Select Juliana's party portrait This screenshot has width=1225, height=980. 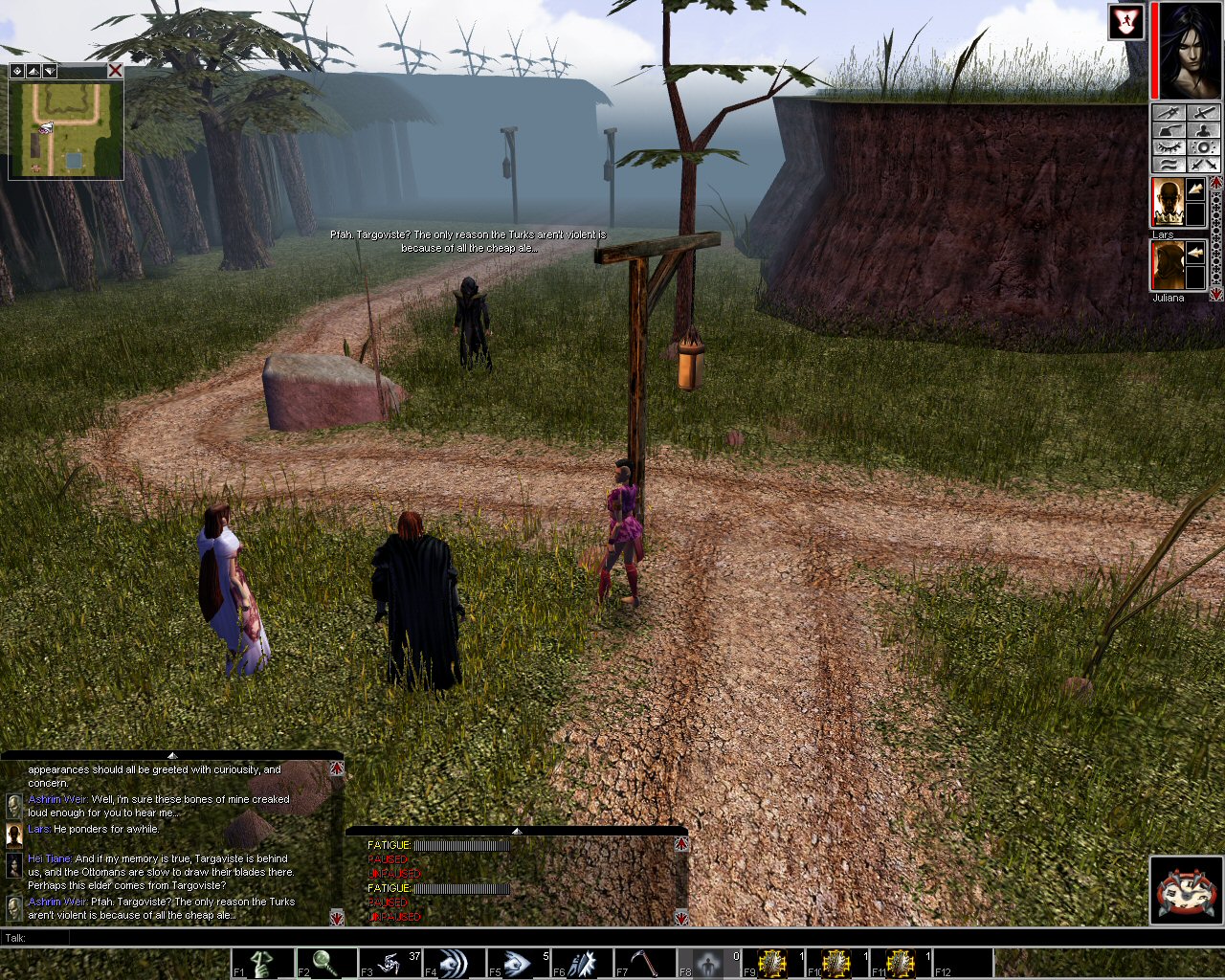[1165, 265]
